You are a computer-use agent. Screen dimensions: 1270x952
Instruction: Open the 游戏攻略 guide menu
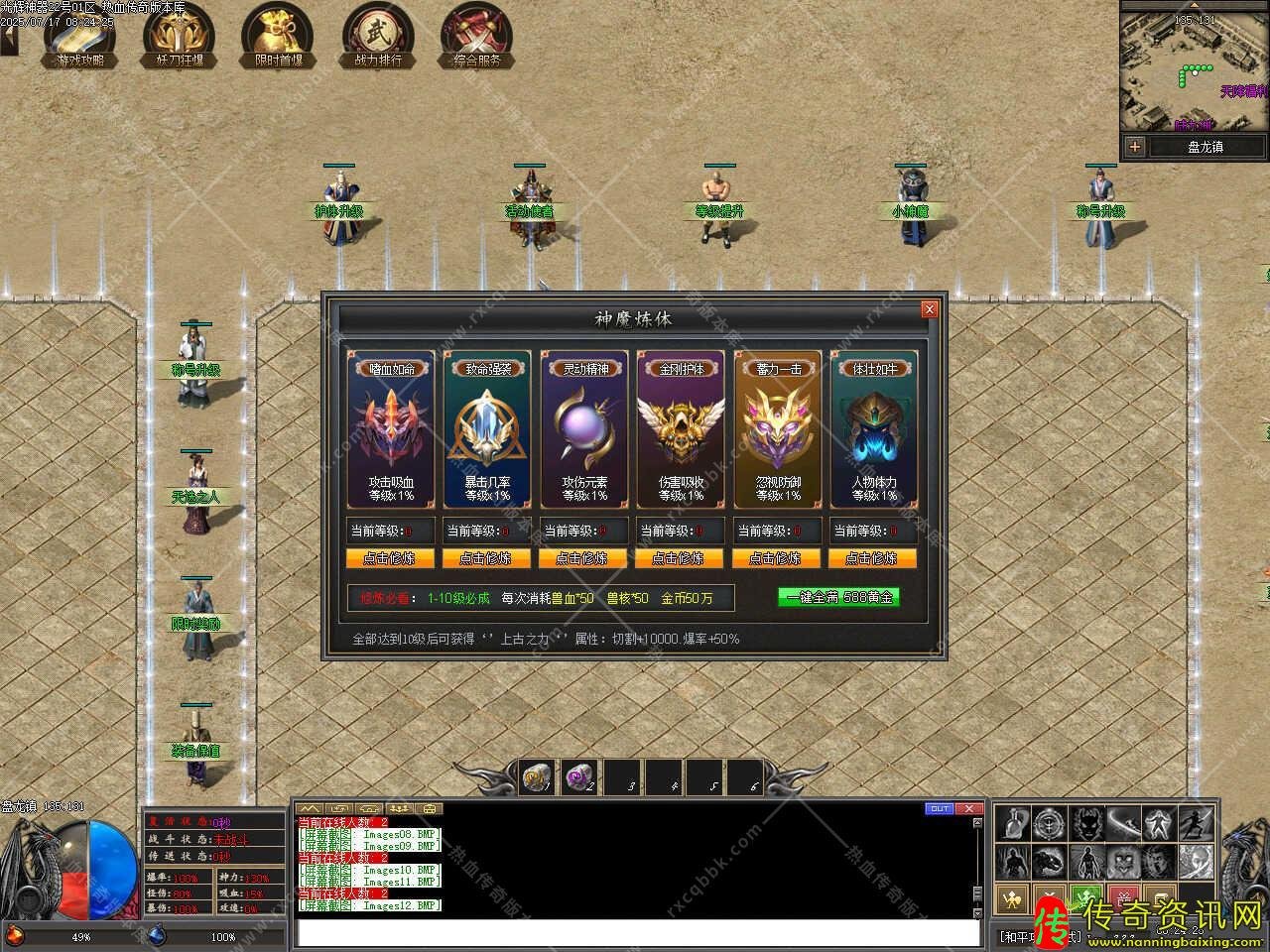pos(80,36)
